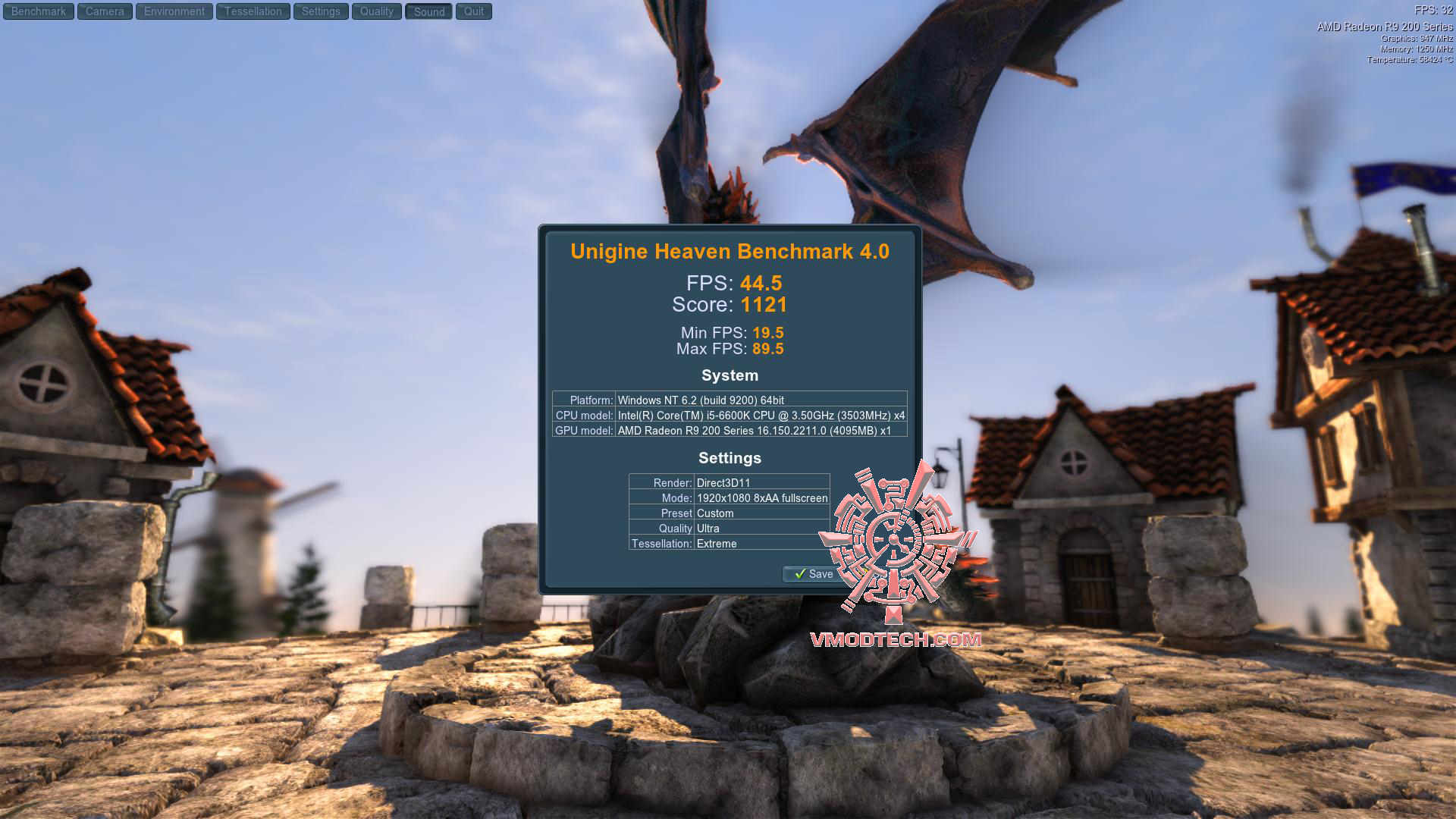Click the Camera button
Viewport: 1456px width, 819px height.
(x=105, y=11)
